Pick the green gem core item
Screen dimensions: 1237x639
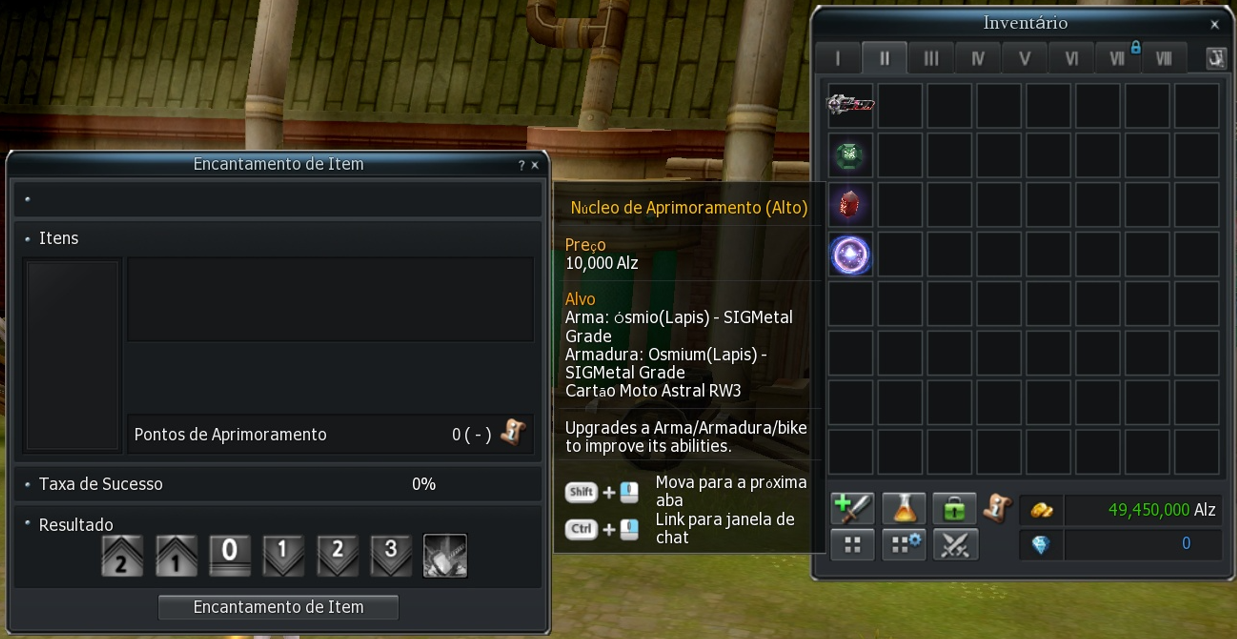point(851,155)
